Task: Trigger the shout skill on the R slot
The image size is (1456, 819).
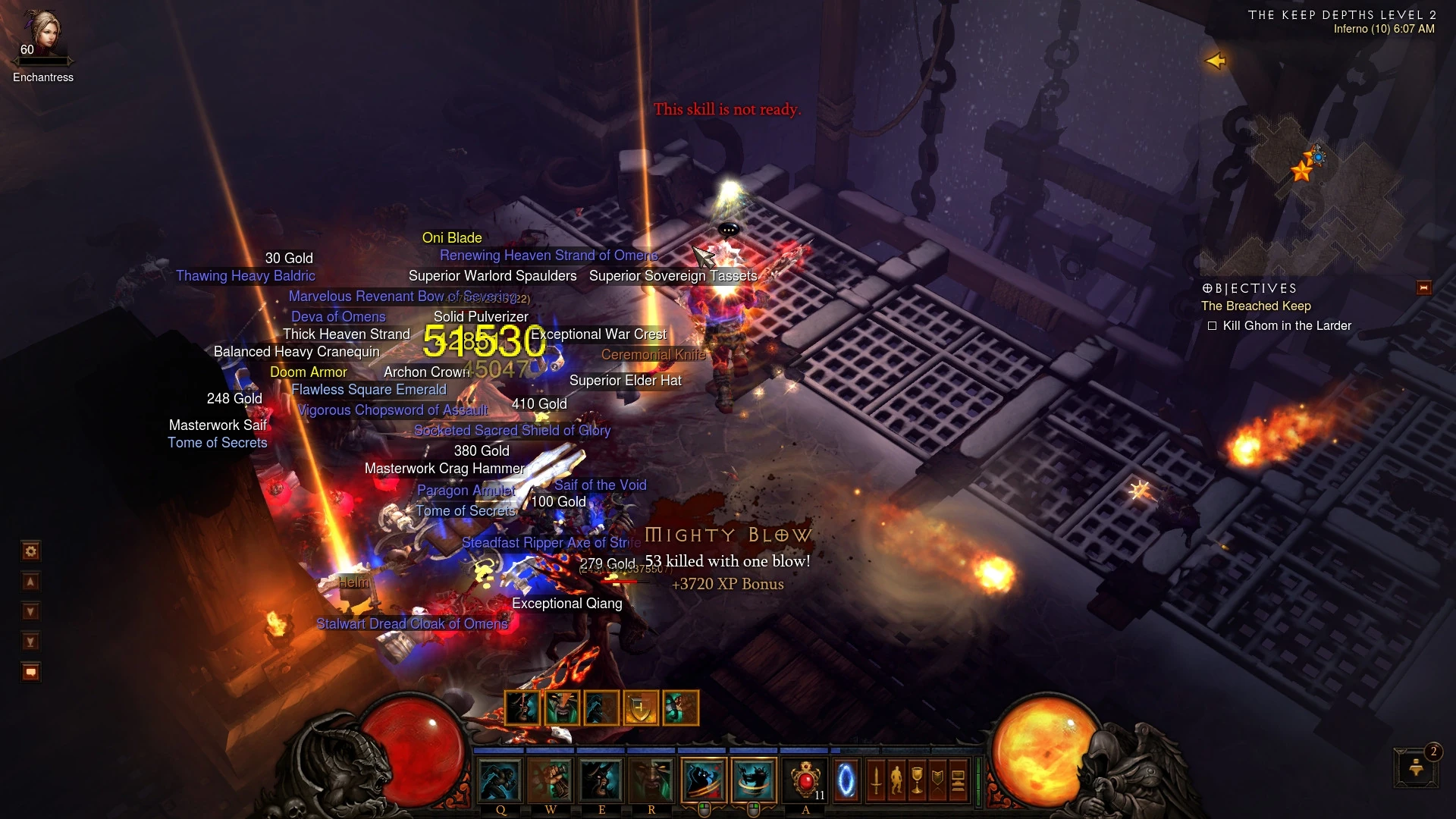Action: pos(651,782)
